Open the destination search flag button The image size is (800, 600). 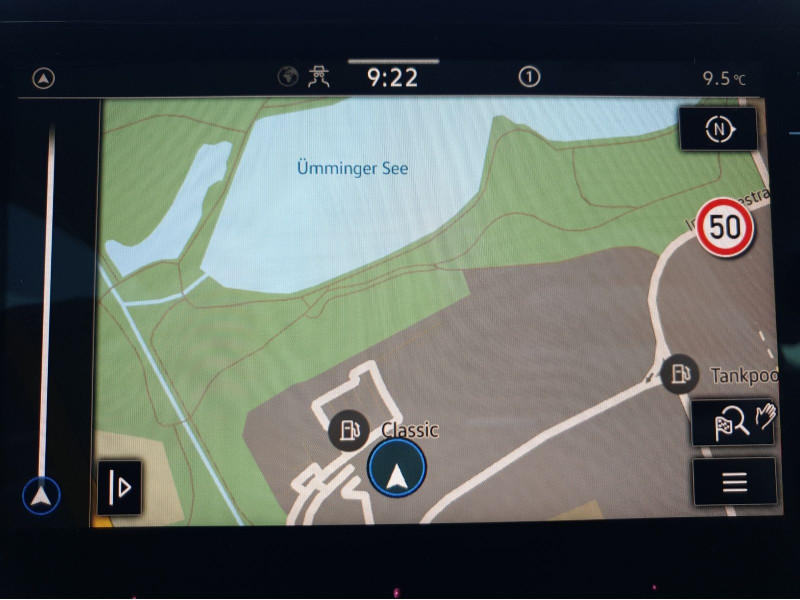click(733, 423)
